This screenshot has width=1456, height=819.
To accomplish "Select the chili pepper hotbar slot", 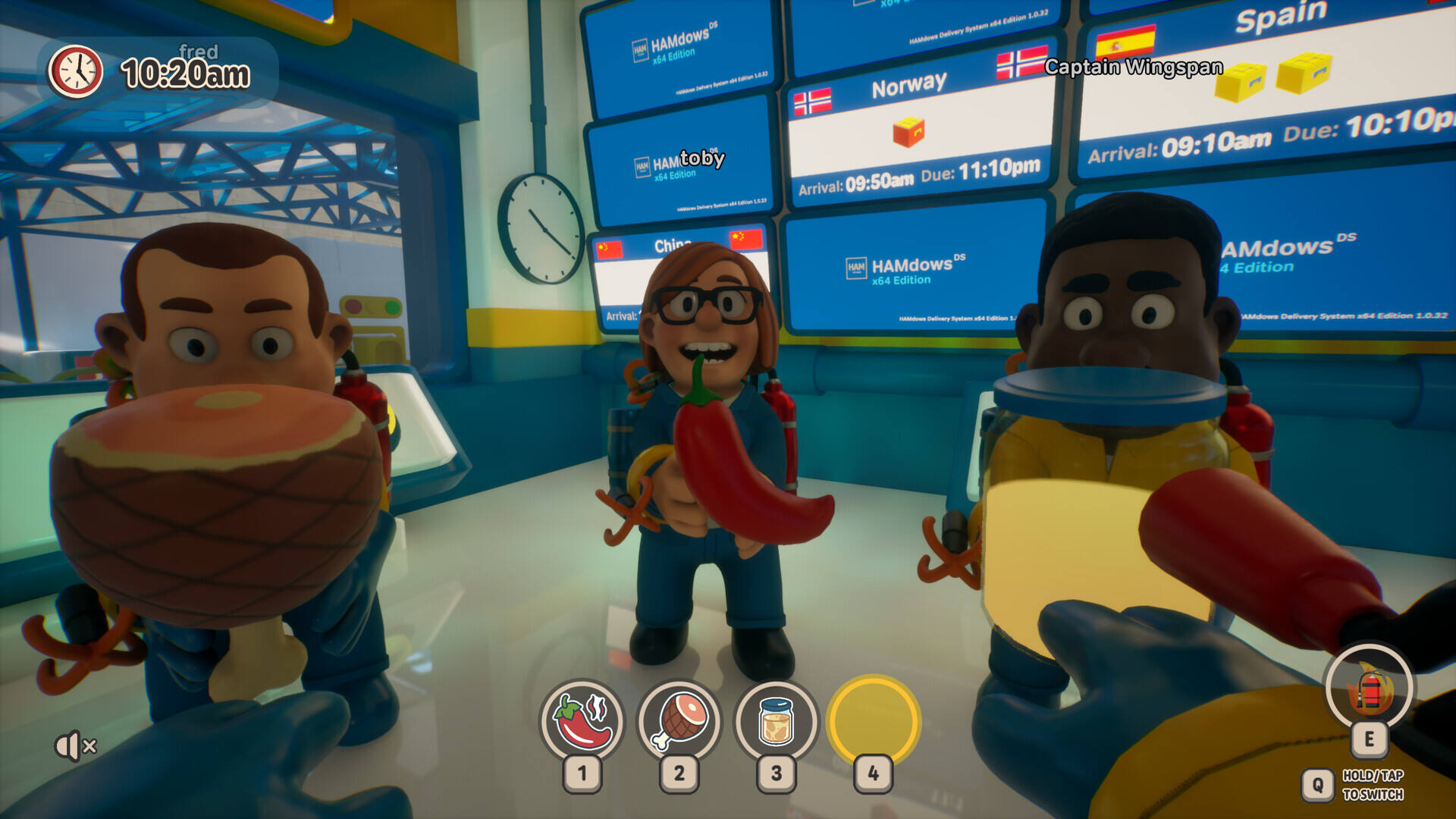I will point(582,720).
